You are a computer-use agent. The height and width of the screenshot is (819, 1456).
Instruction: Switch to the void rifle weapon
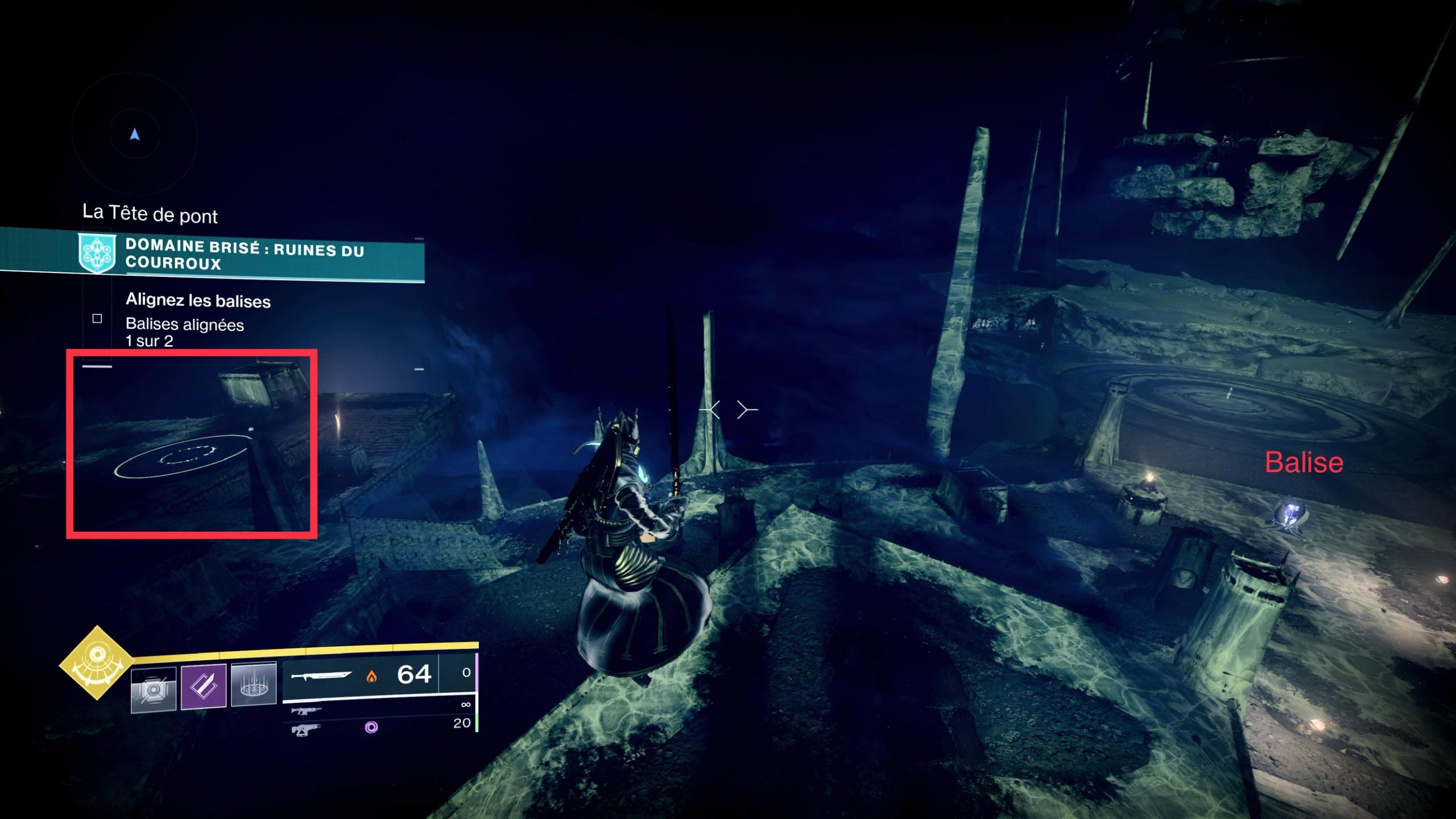[306, 730]
